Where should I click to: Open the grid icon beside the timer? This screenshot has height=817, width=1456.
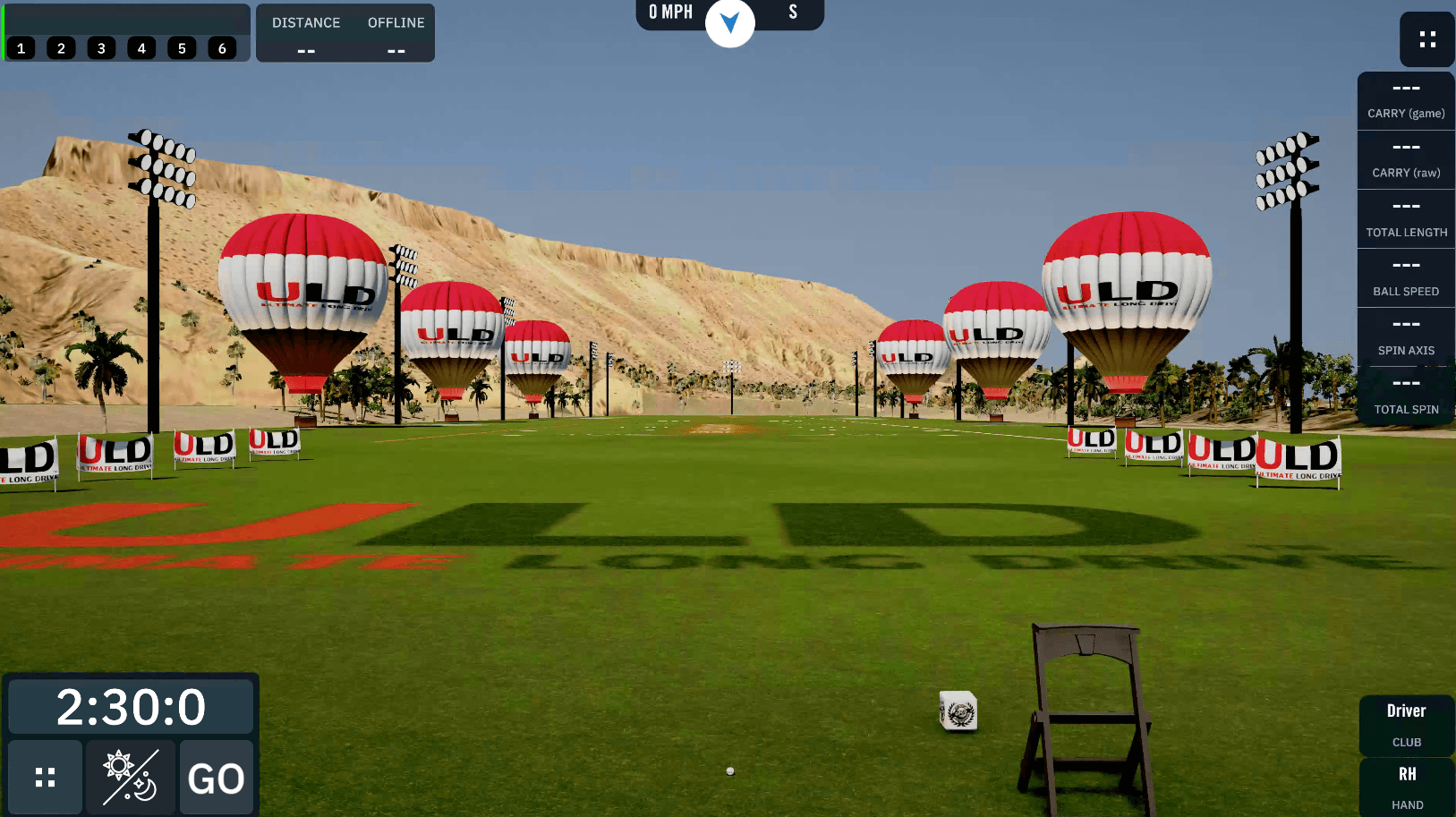click(45, 777)
